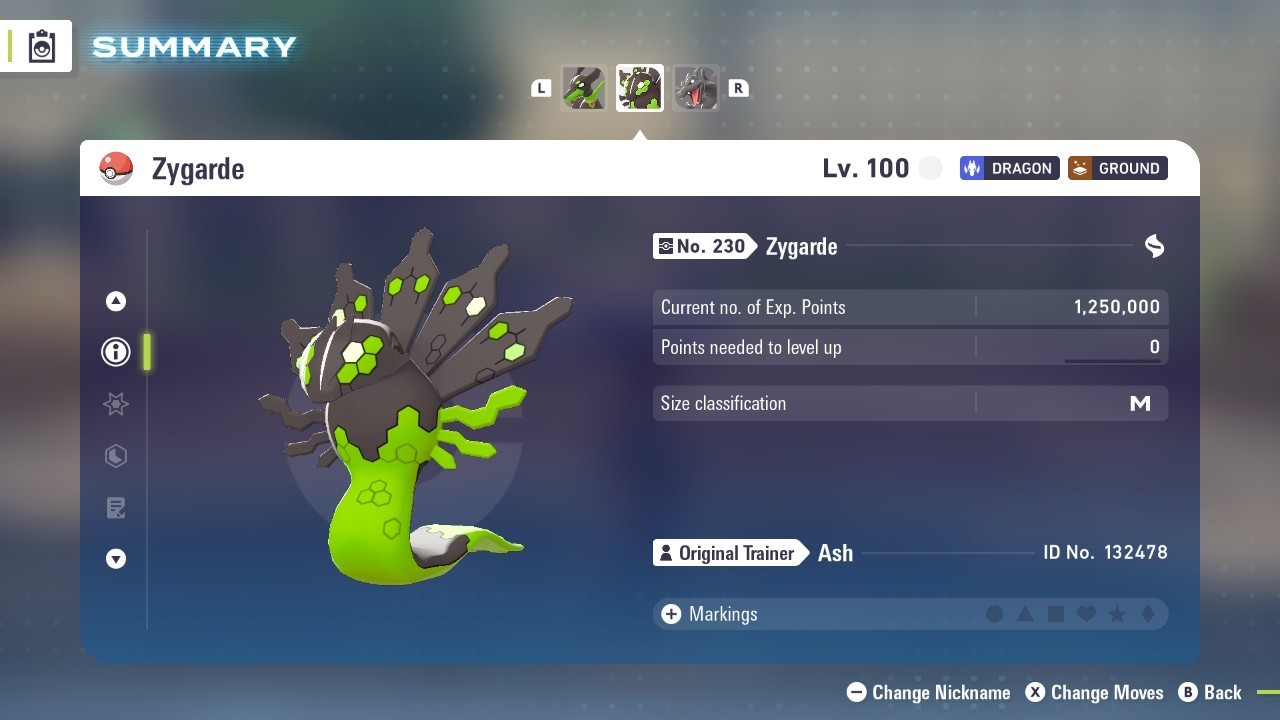Choose Change Nickname

(929, 692)
